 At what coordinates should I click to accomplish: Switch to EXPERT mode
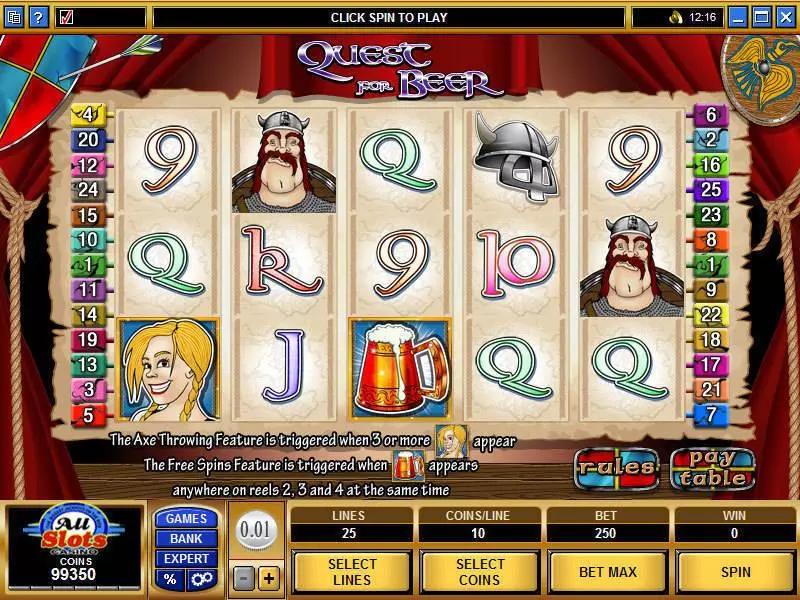pos(186,558)
